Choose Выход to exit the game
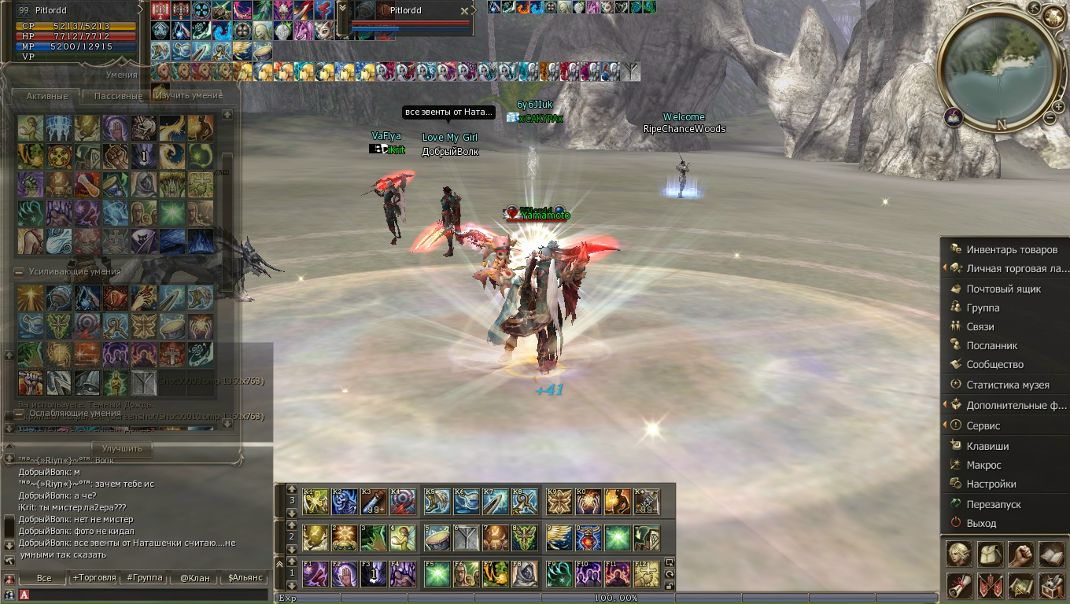Image resolution: width=1070 pixels, height=604 pixels. coord(981,523)
